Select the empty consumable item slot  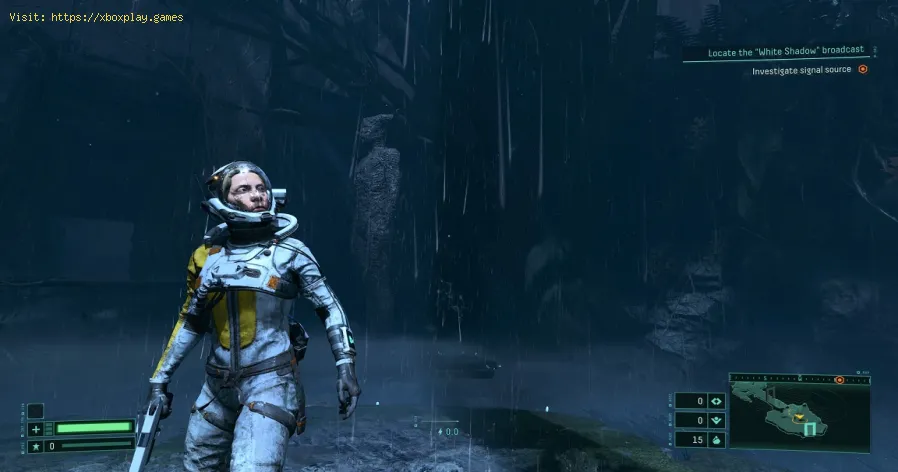tap(35, 410)
